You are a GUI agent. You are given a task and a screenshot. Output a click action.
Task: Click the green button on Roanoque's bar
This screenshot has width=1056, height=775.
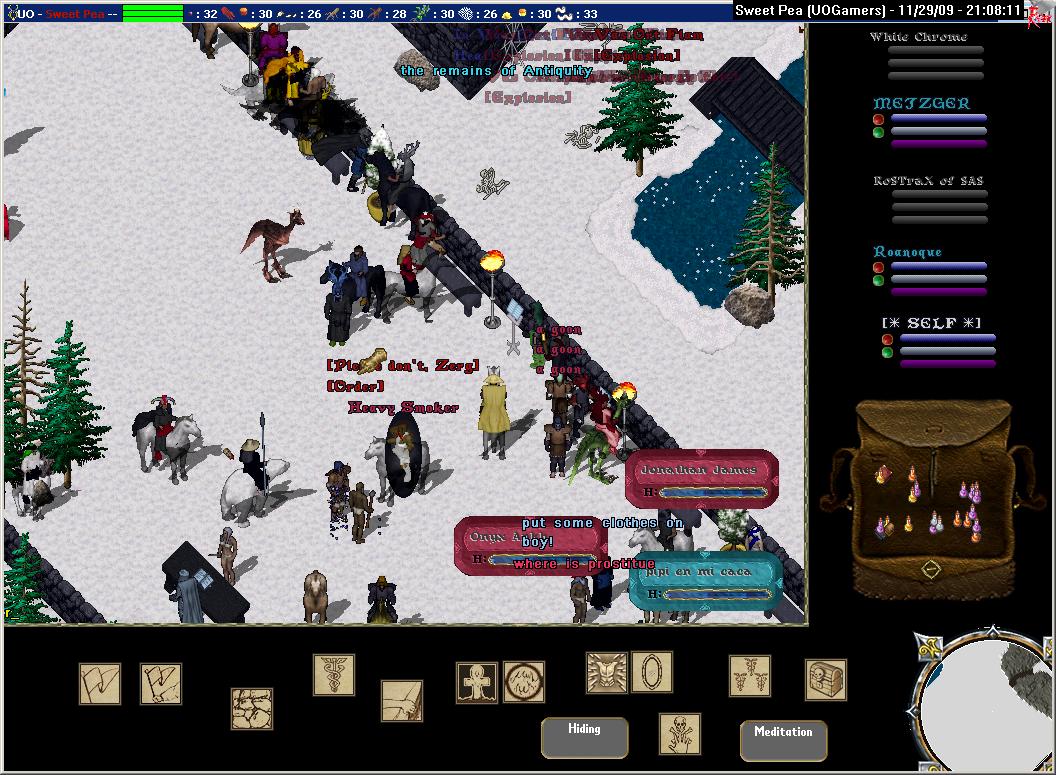(878, 280)
